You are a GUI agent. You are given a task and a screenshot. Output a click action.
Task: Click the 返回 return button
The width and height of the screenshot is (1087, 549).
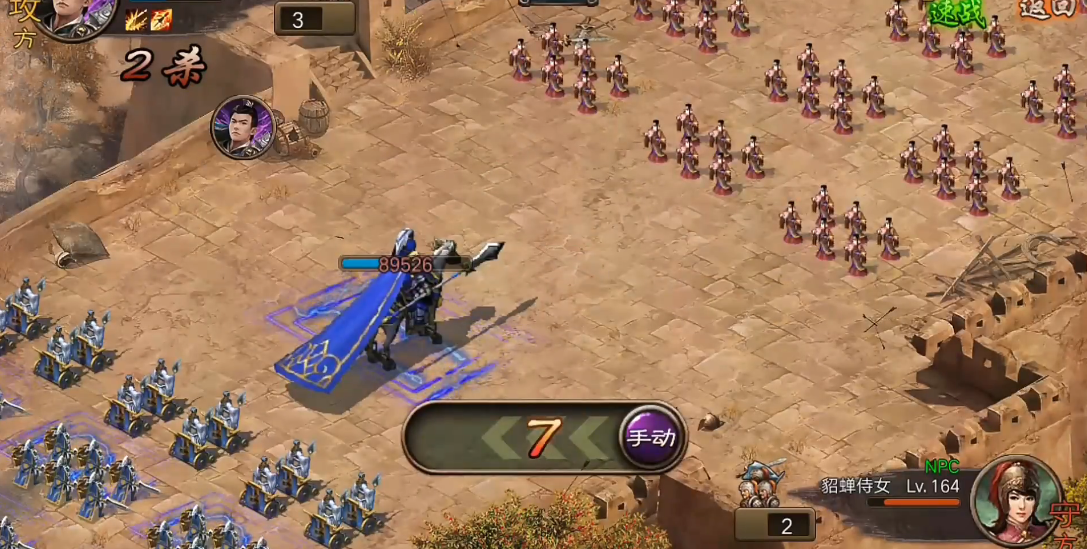1047,9
